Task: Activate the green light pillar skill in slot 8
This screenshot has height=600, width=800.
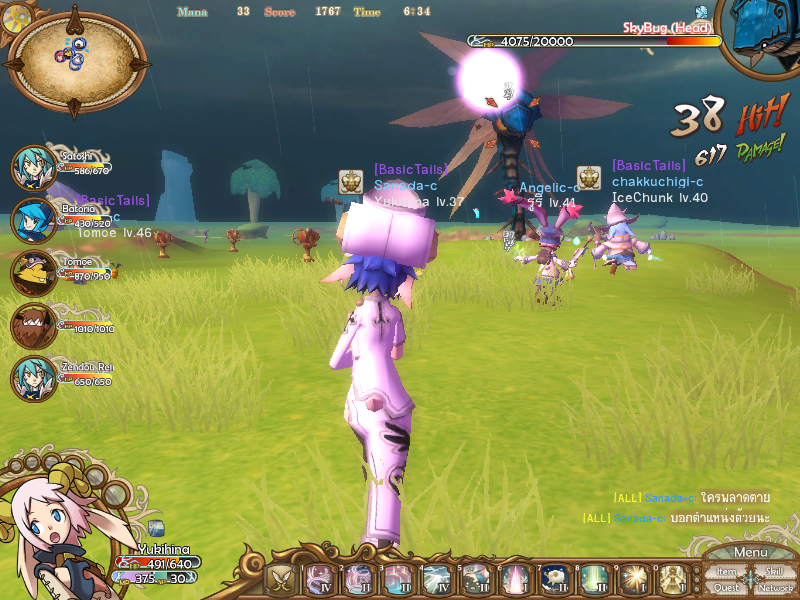Action: click(x=591, y=580)
